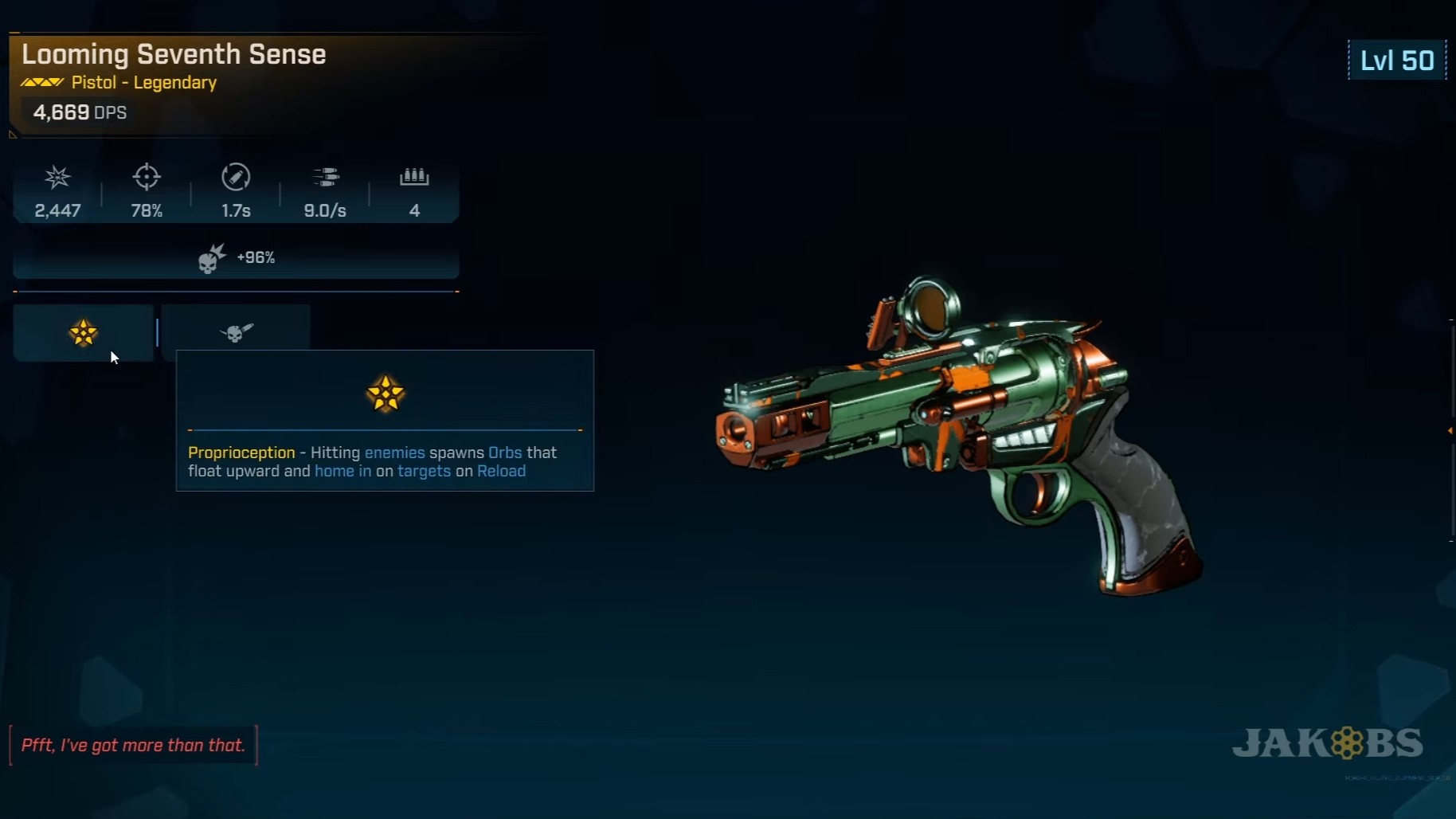
Task: Switch to the skull-and-bullet perk tab
Action: pyautogui.click(x=236, y=331)
